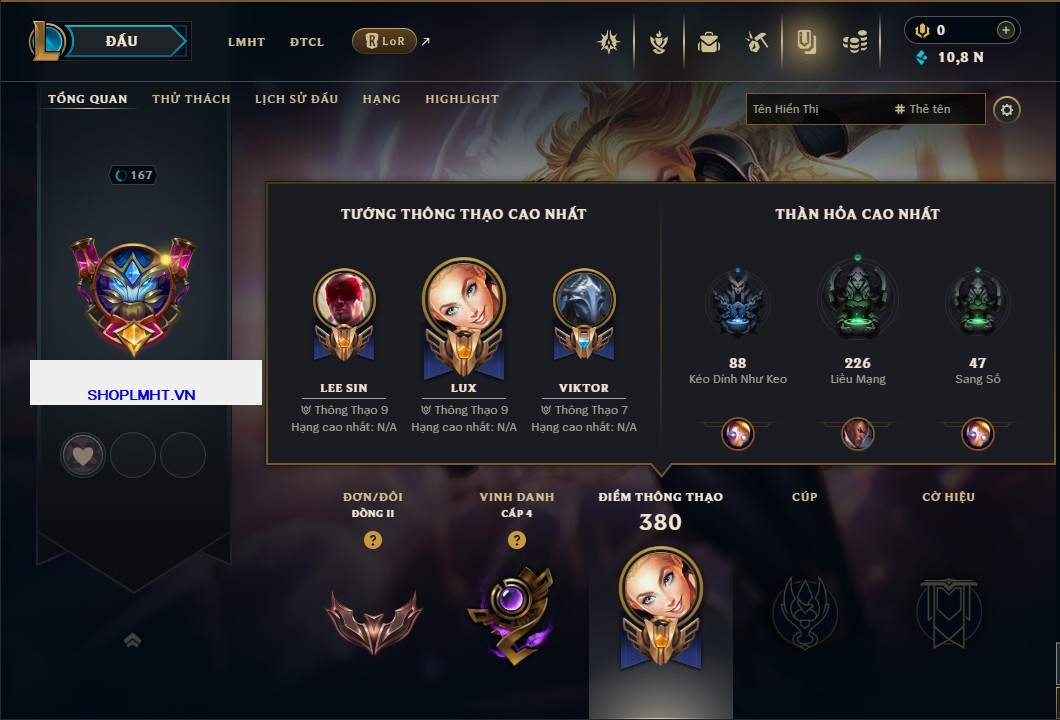Viewport: 1060px width, 720px height.
Task: Click the Tên Hiển Thị search field
Action: click(x=815, y=109)
